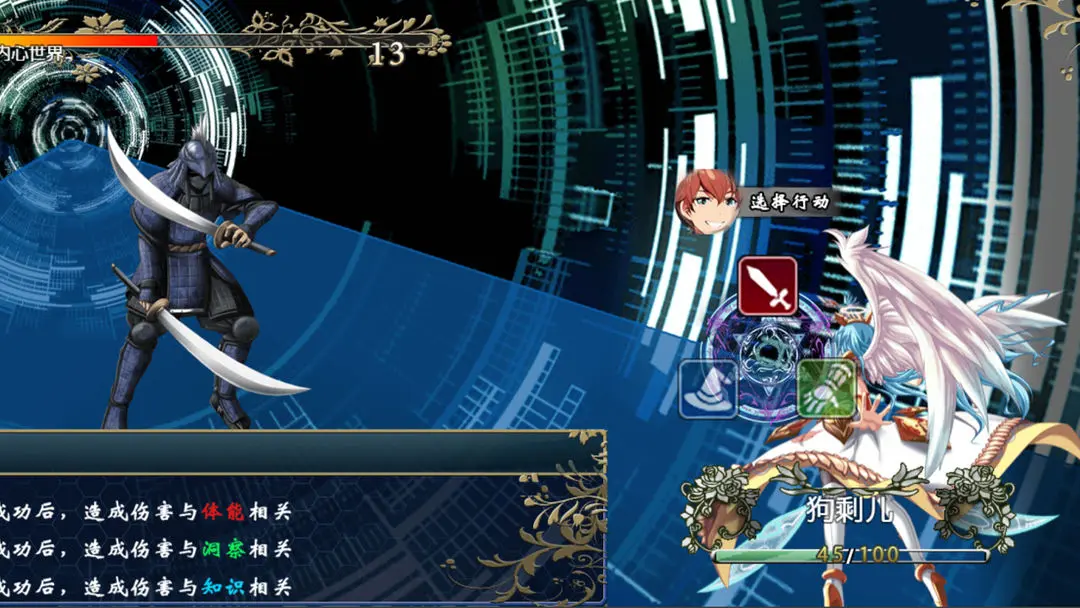Activate the green gauntlet action
Screen dimensions: 1080x608
(x=826, y=388)
